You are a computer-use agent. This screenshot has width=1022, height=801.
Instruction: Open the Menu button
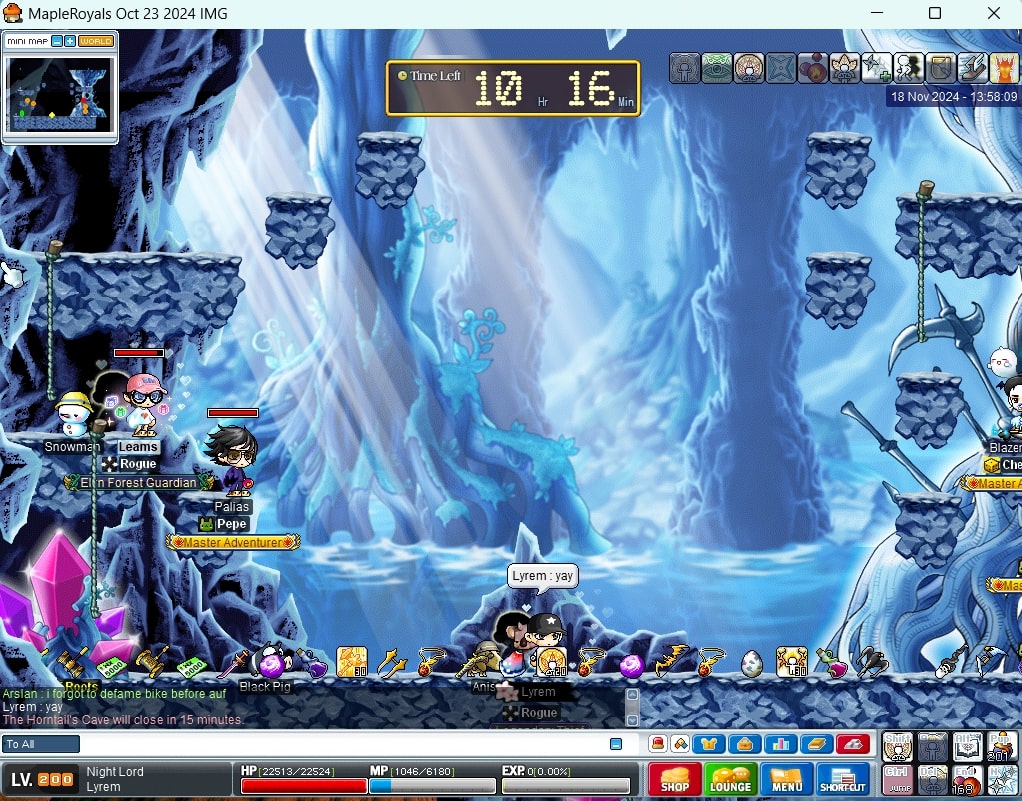click(787, 780)
